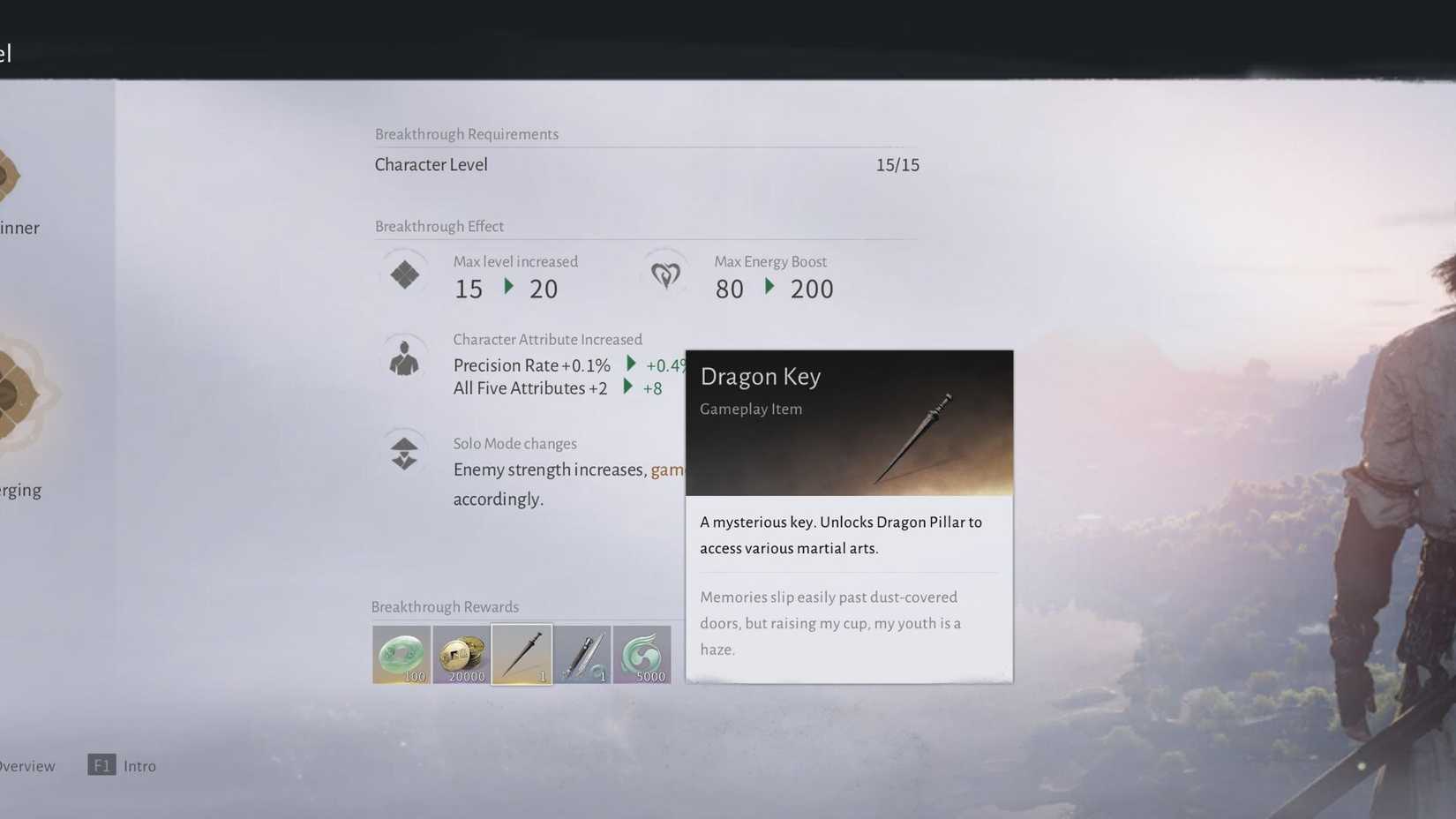Image resolution: width=1456 pixels, height=819 pixels.
Task: Click the Gameplay Item label in tooltip
Action: pyautogui.click(x=750, y=409)
